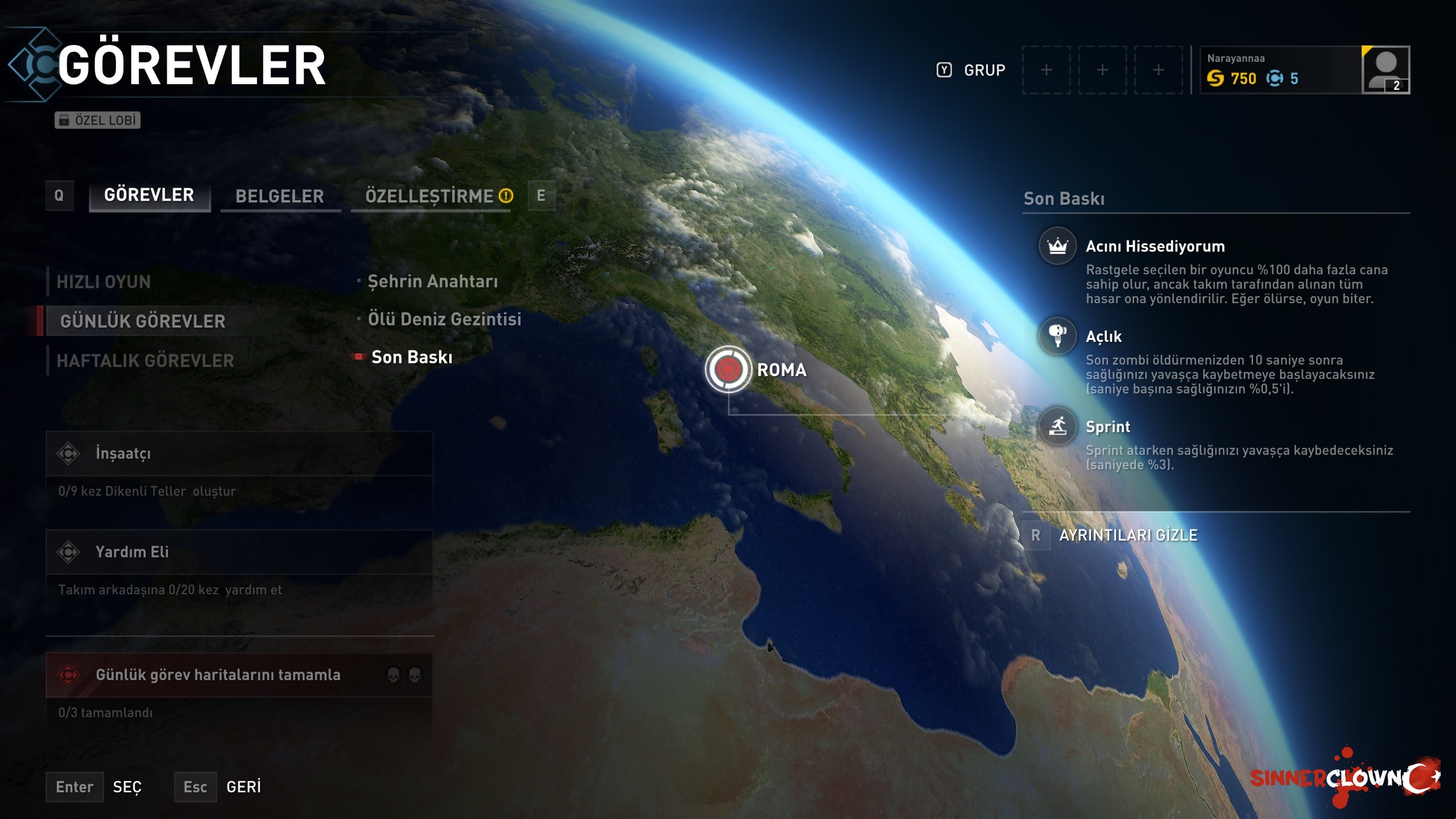Switch to the ÖZELLEŞTİRME tab
This screenshot has width=1456, height=819.
tap(430, 197)
